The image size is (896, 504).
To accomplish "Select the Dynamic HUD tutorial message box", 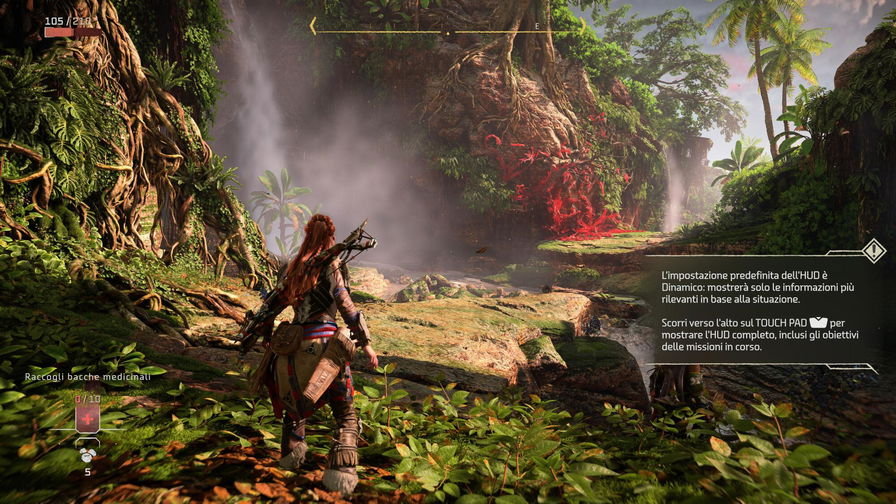I will 760,311.
